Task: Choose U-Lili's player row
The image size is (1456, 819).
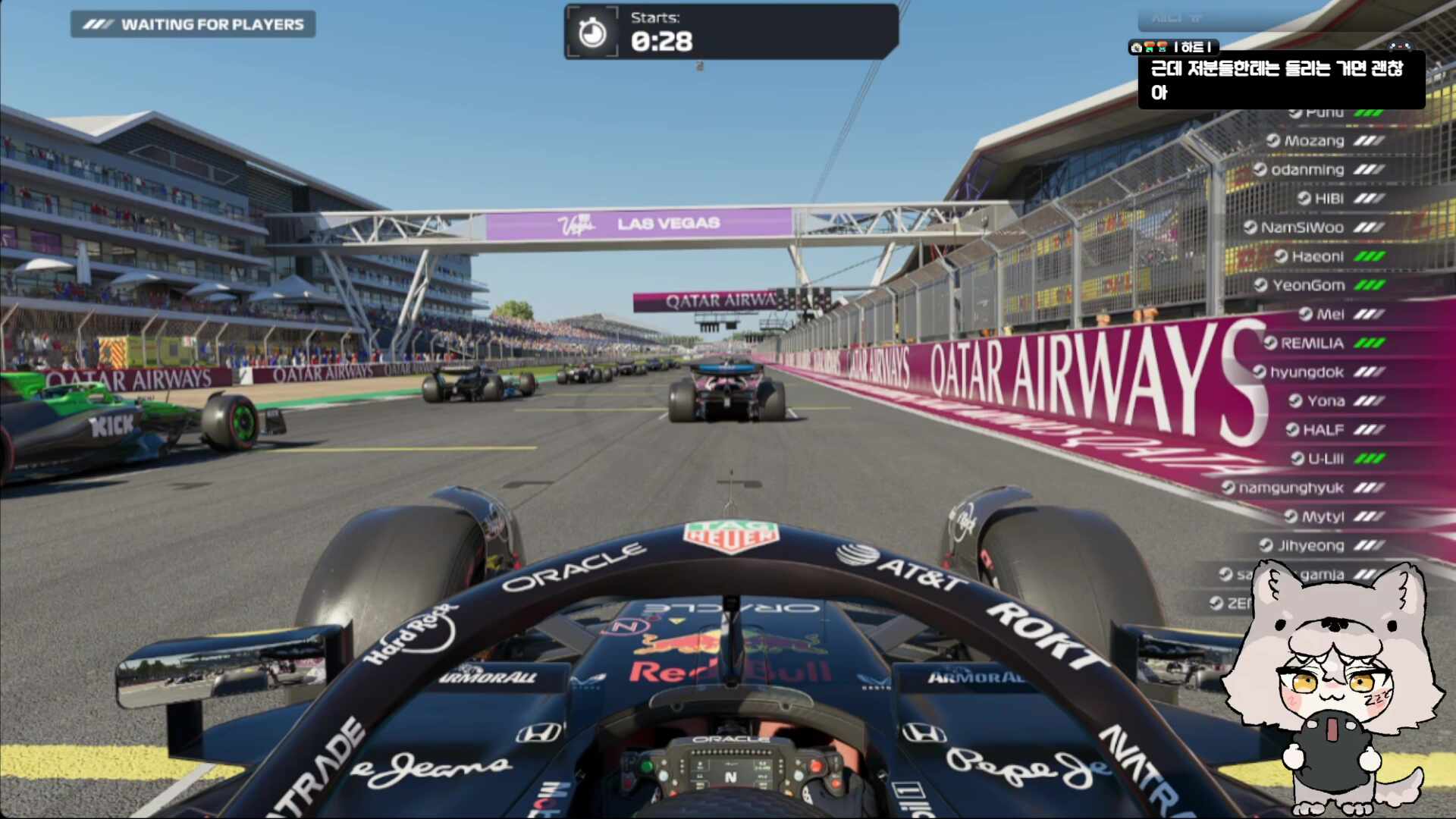Action: [x=1326, y=459]
